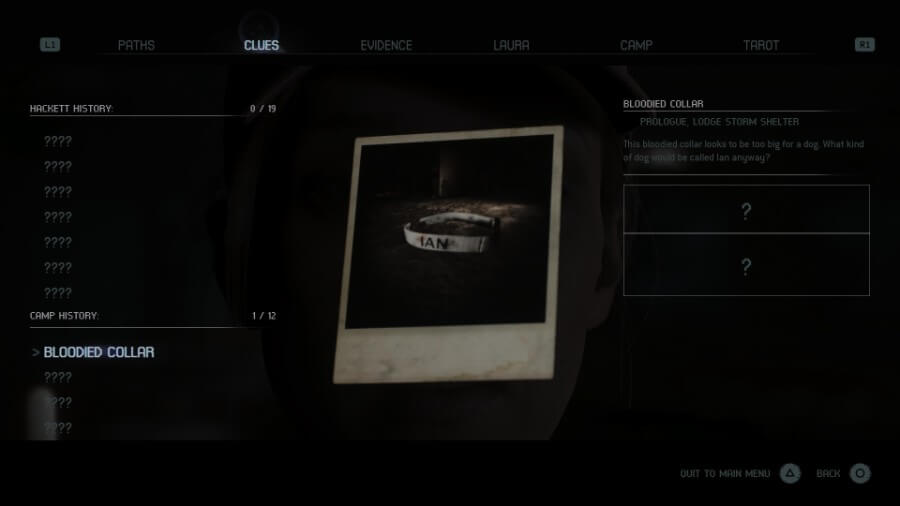900x506 pixels.
Task: Open the Clues tab
Action: [261, 45]
